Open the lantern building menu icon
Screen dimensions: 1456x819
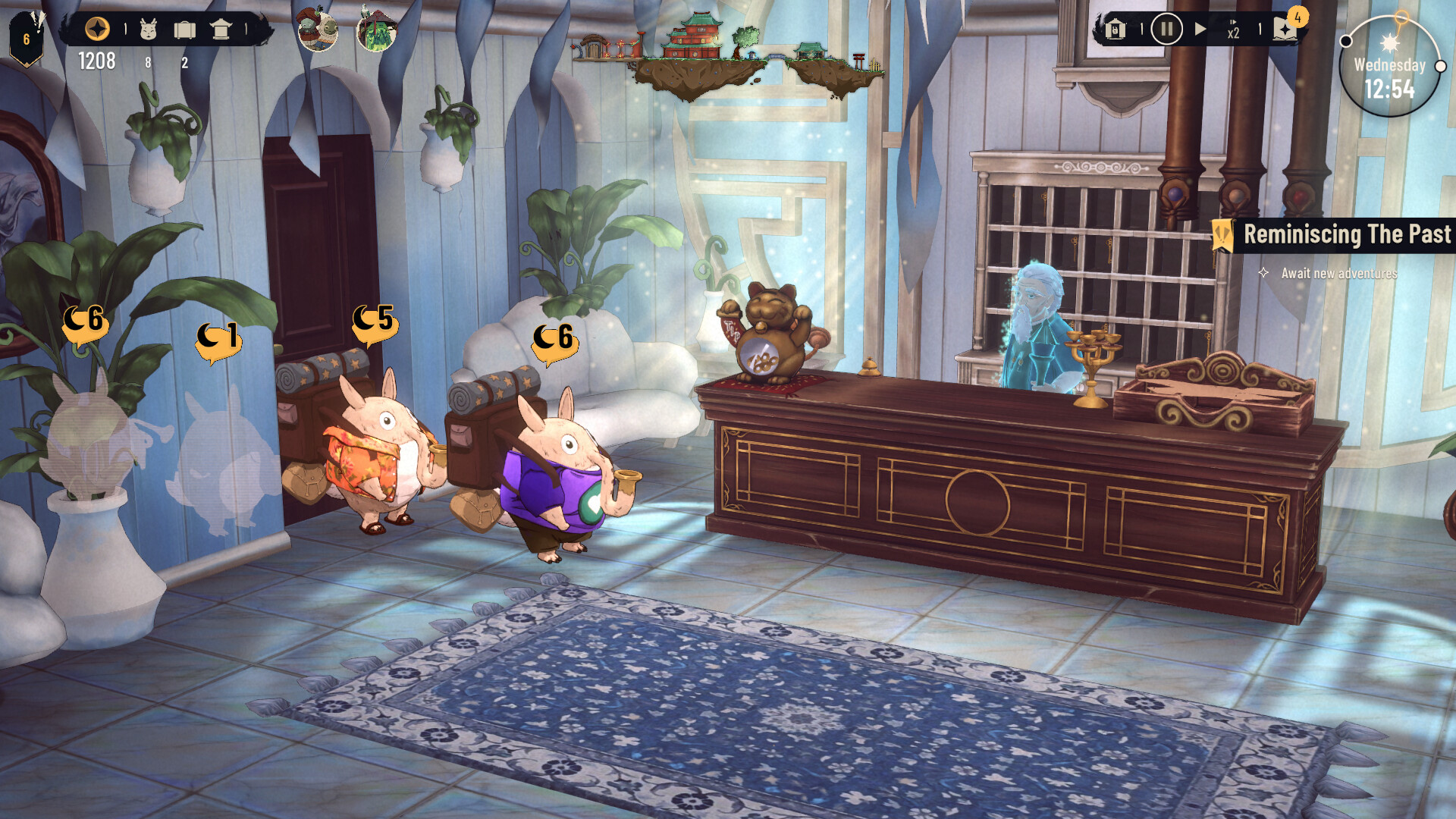(x=221, y=30)
